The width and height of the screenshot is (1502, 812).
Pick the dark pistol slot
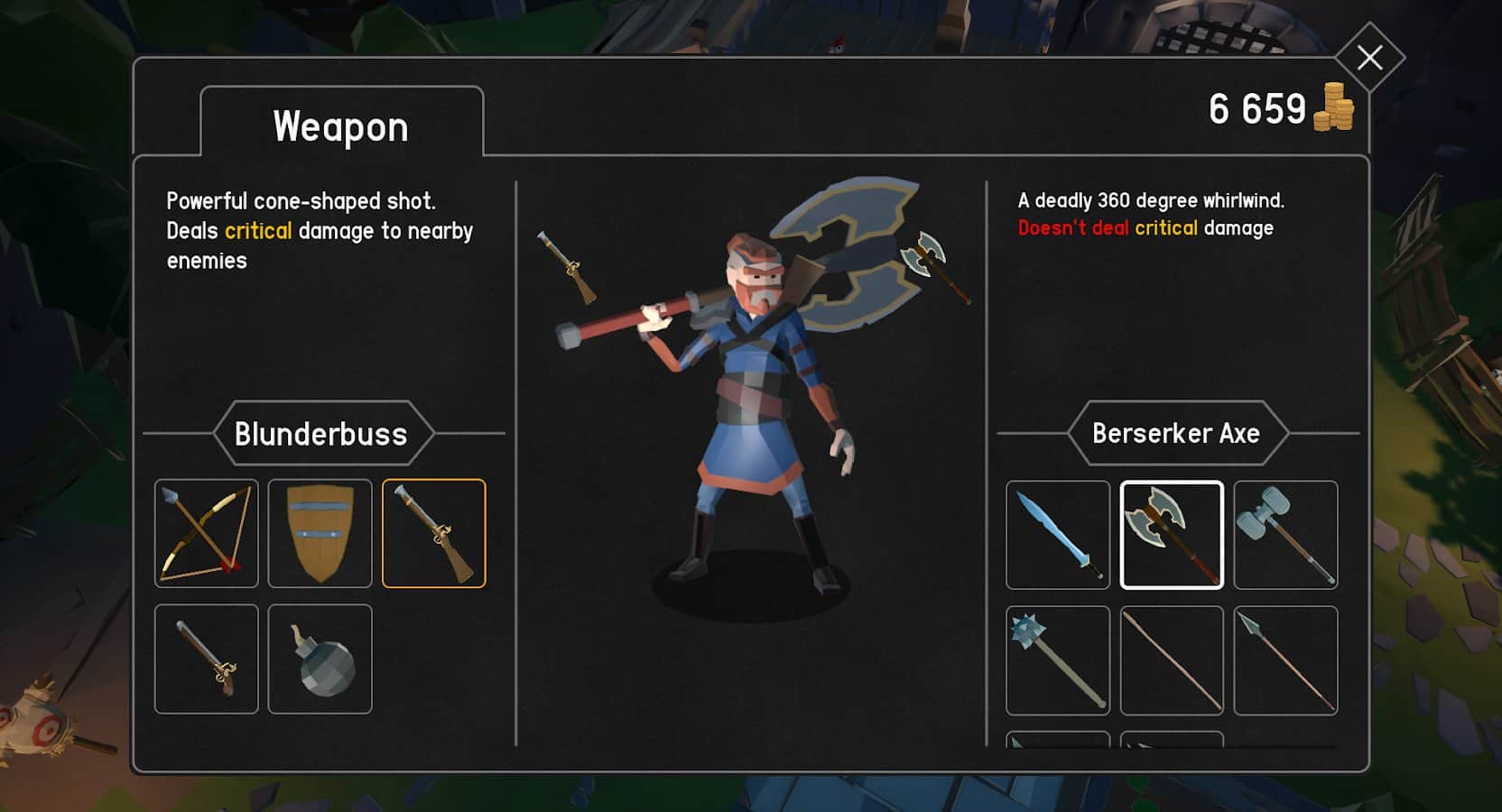[207, 659]
